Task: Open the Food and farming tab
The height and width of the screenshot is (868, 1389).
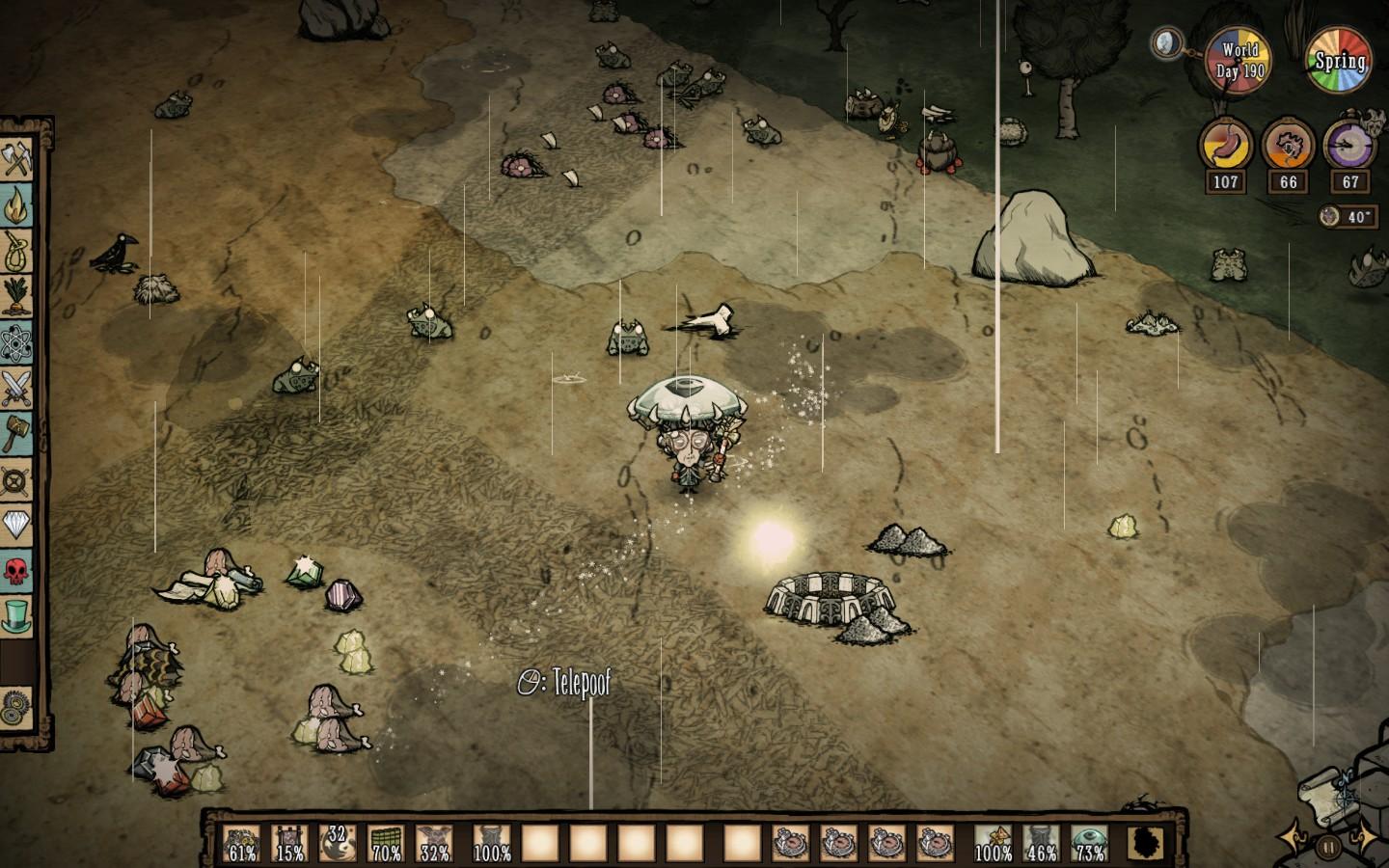Action: (17, 296)
